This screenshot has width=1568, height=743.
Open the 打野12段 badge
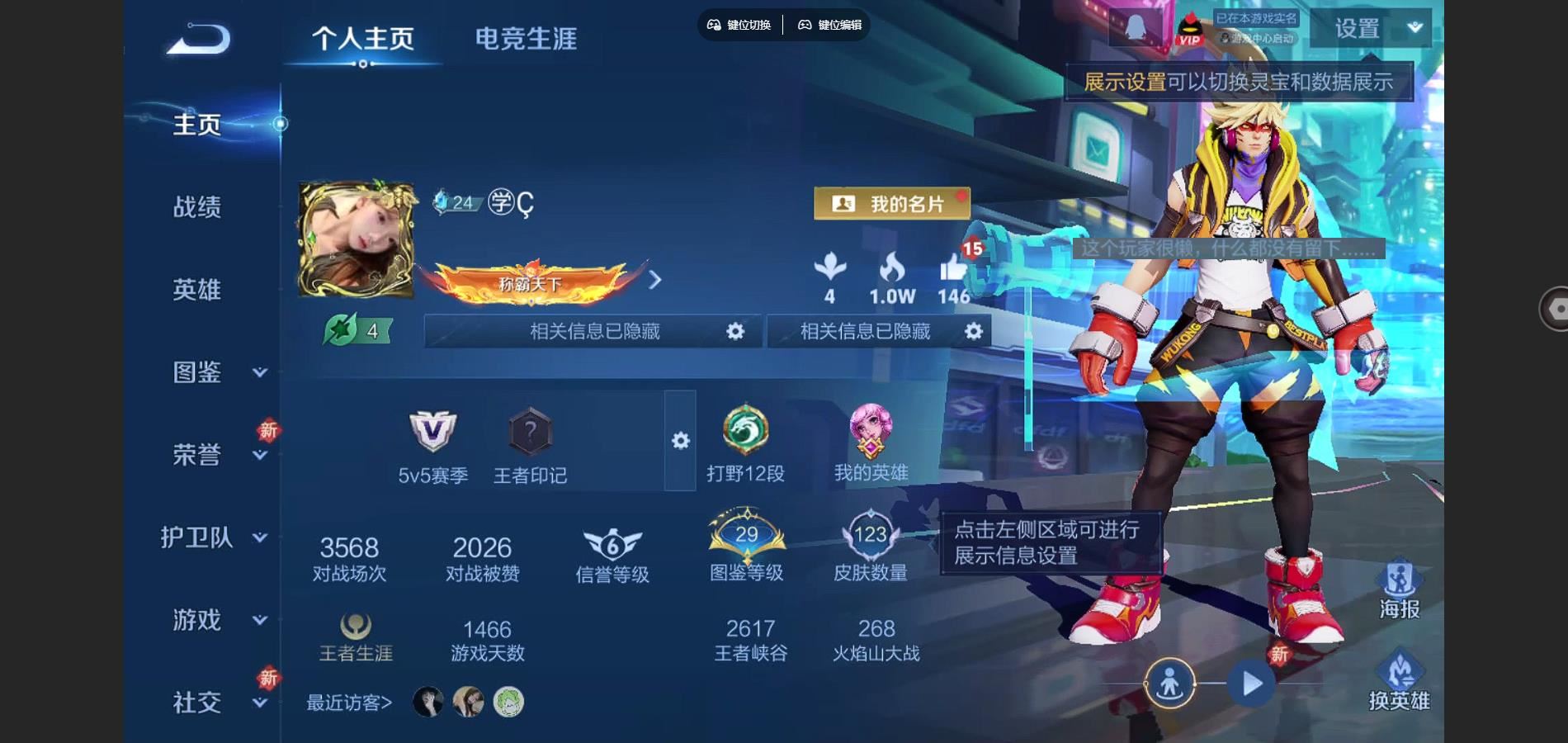pyautogui.click(x=745, y=430)
